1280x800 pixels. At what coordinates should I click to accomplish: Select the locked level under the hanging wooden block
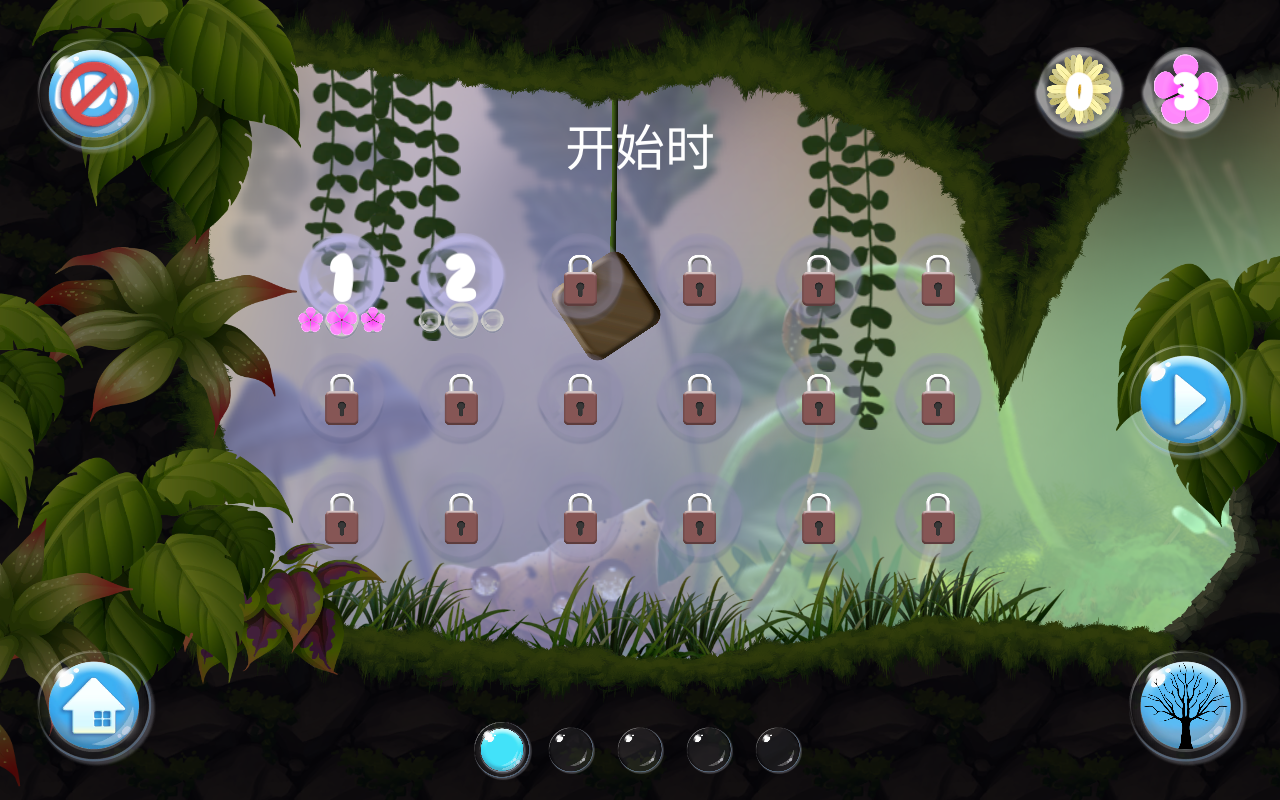click(x=582, y=285)
